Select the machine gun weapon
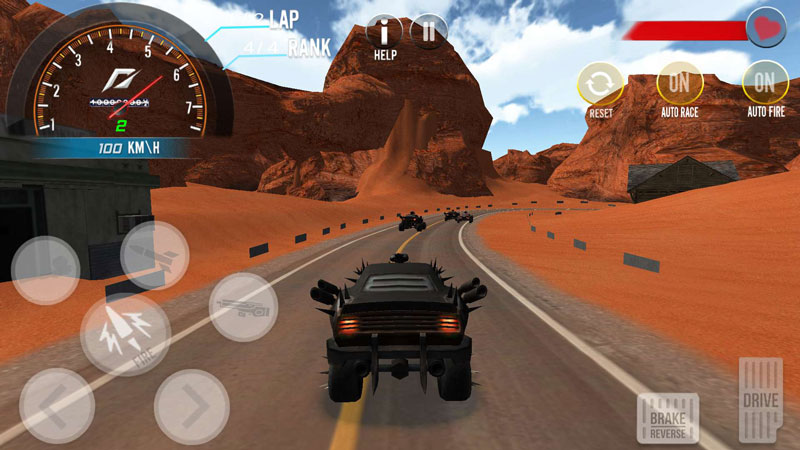The width and height of the screenshot is (800, 450). click(243, 307)
